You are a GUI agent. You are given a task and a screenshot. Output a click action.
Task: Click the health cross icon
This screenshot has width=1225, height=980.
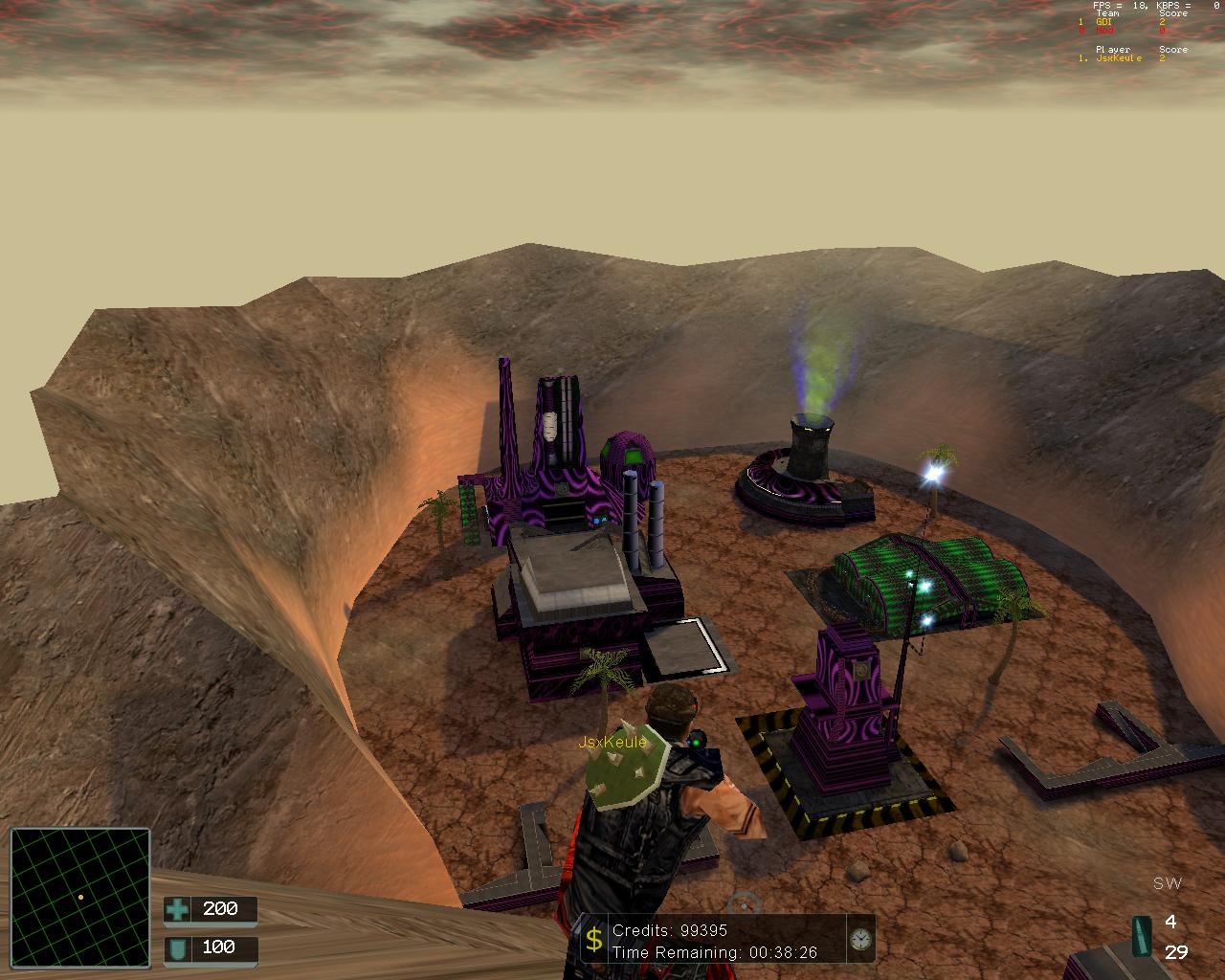pos(177,909)
